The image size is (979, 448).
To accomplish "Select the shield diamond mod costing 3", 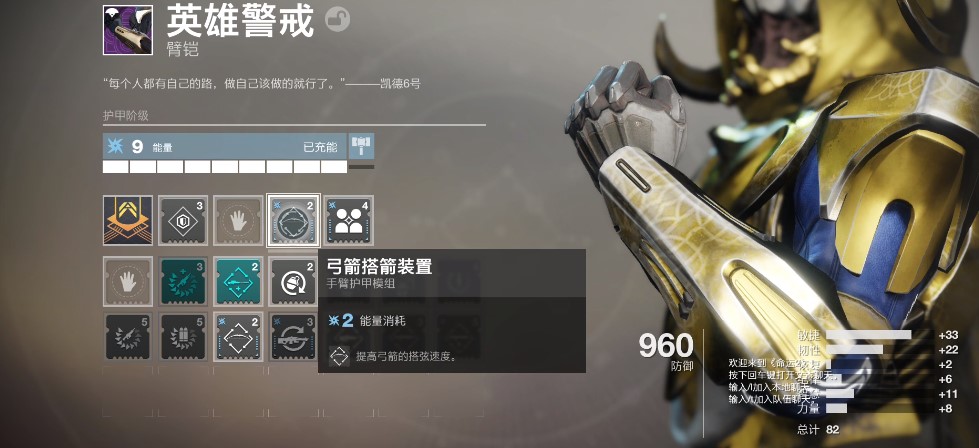I will pos(184,220).
